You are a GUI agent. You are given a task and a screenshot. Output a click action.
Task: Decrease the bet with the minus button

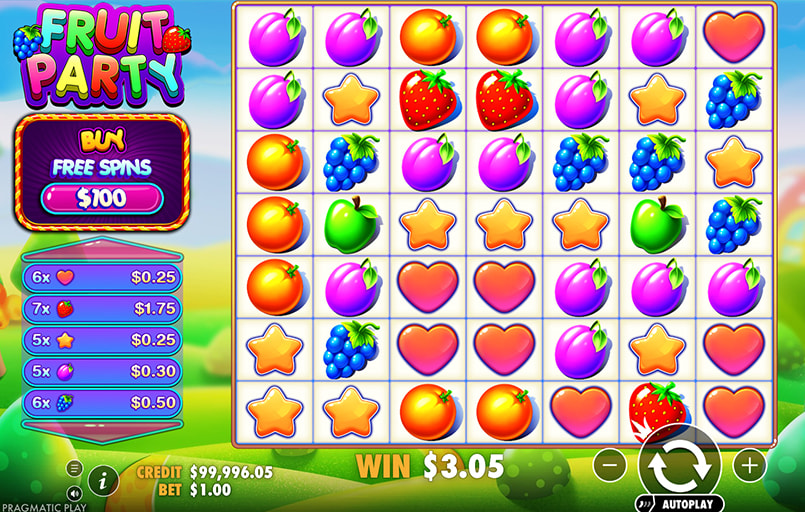pyautogui.click(x=610, y=464)
